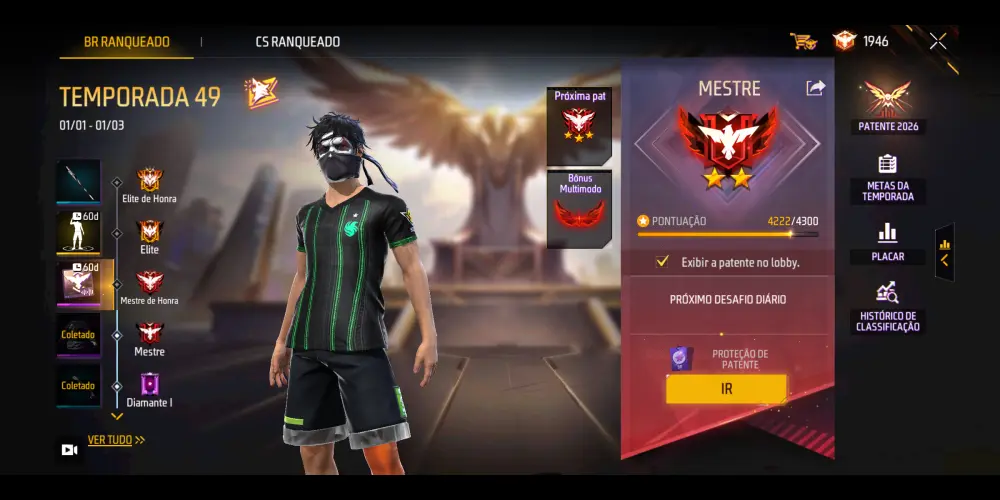View the Próxima pat rank preview
This screenshot has width=1000, height=500.
[579, 125]
